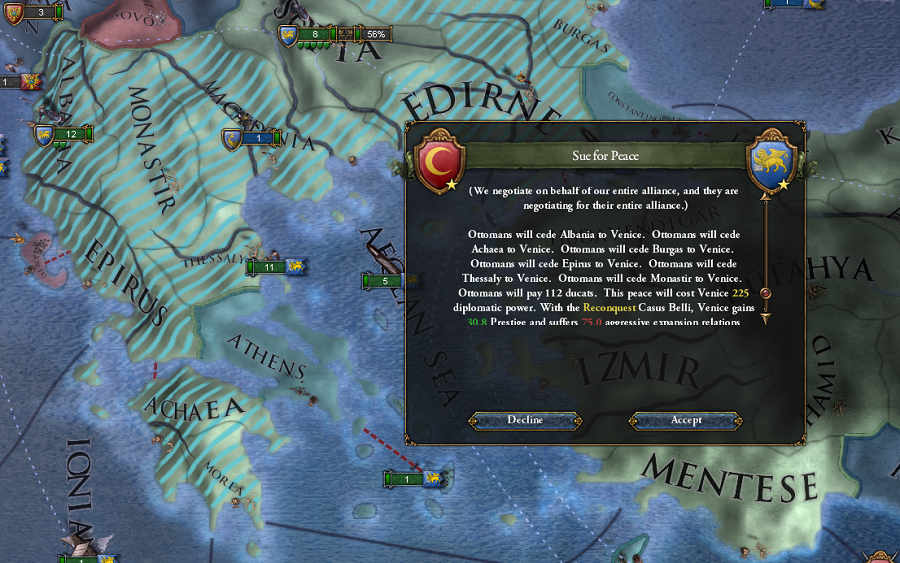The width and height of the screenshot is (900, 563).
Task: Select the 5-ship fleet in the Aegean Sea
Action: pos(385,282)
